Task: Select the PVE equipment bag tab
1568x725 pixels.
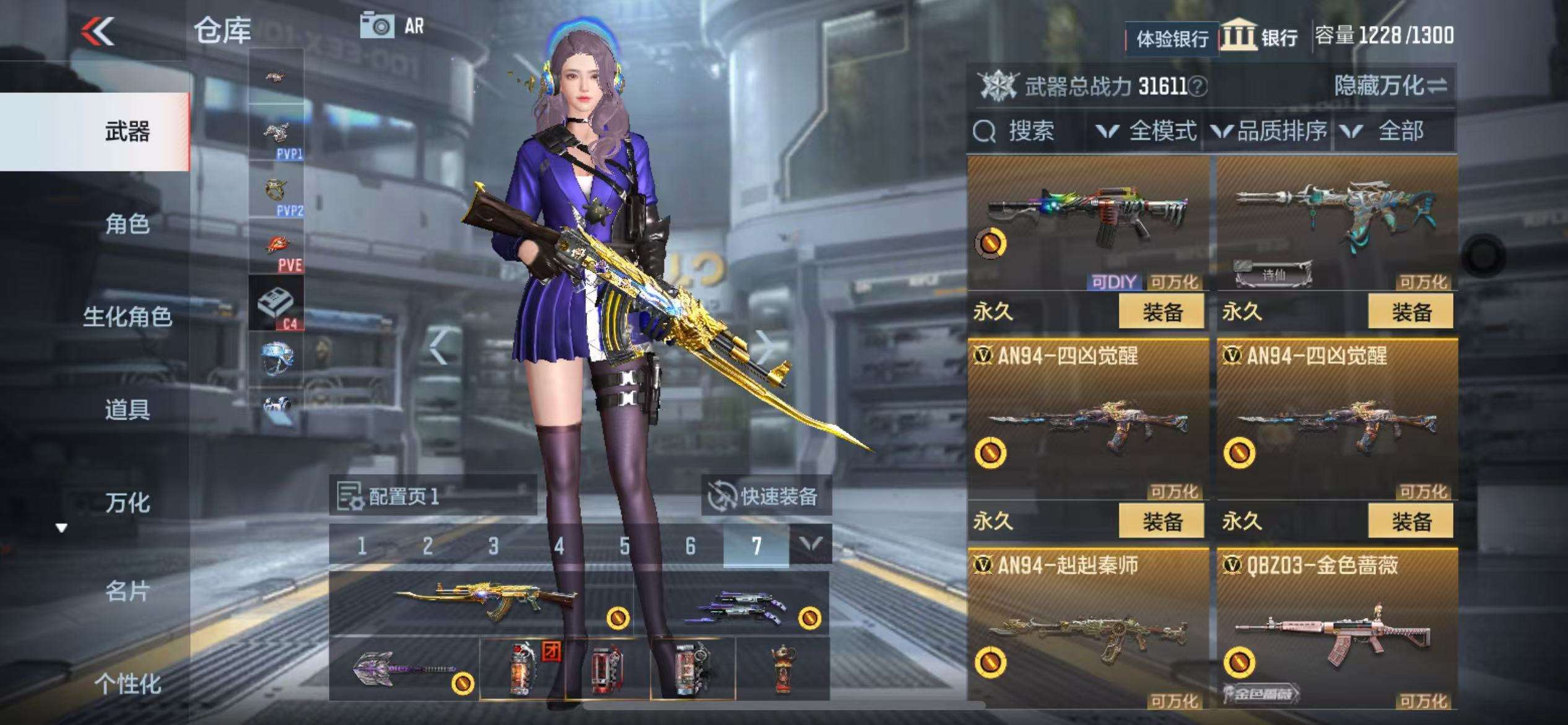Action: point(277,250)
